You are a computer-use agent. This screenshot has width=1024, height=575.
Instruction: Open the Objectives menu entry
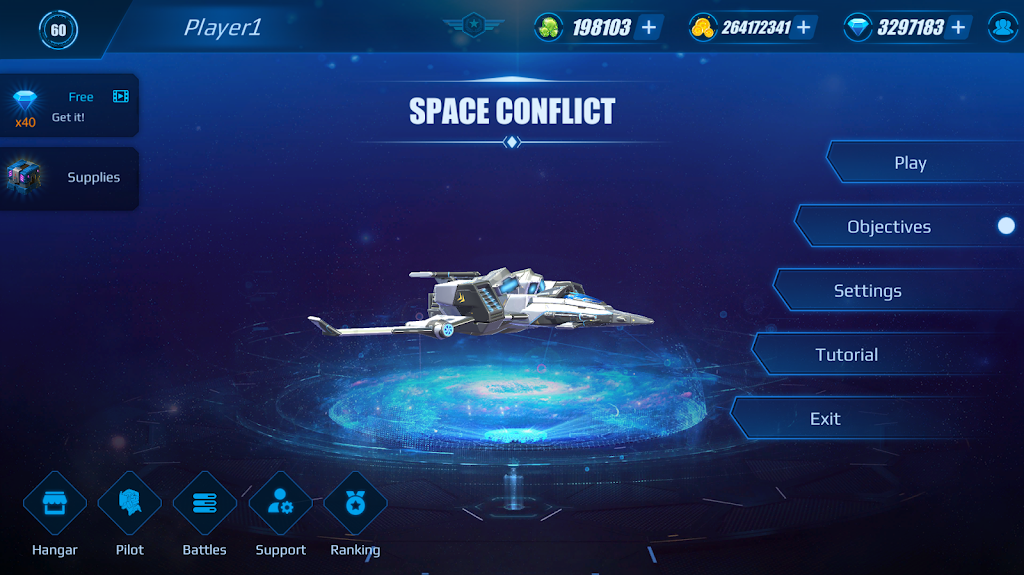click(x=889, y=227)
